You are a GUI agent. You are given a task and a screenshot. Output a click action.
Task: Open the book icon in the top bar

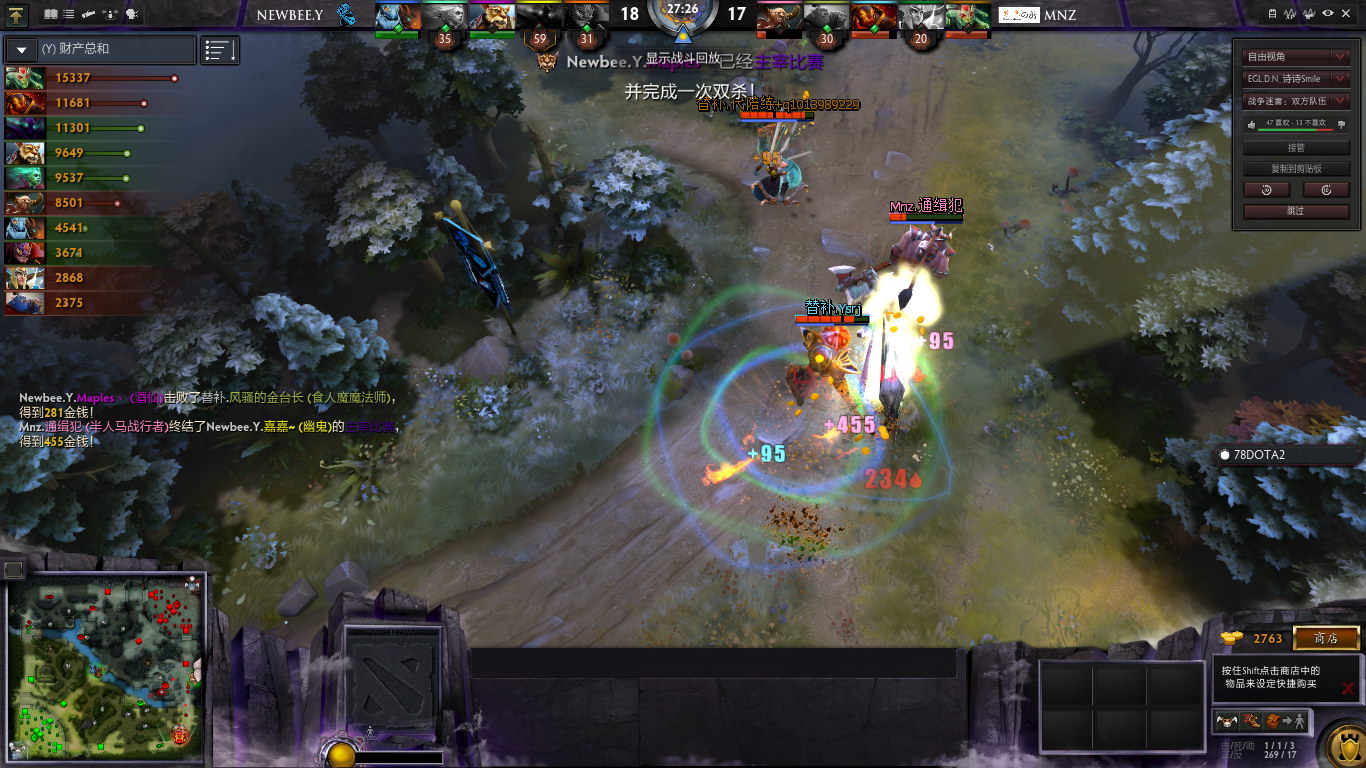[x=51, y=14]
